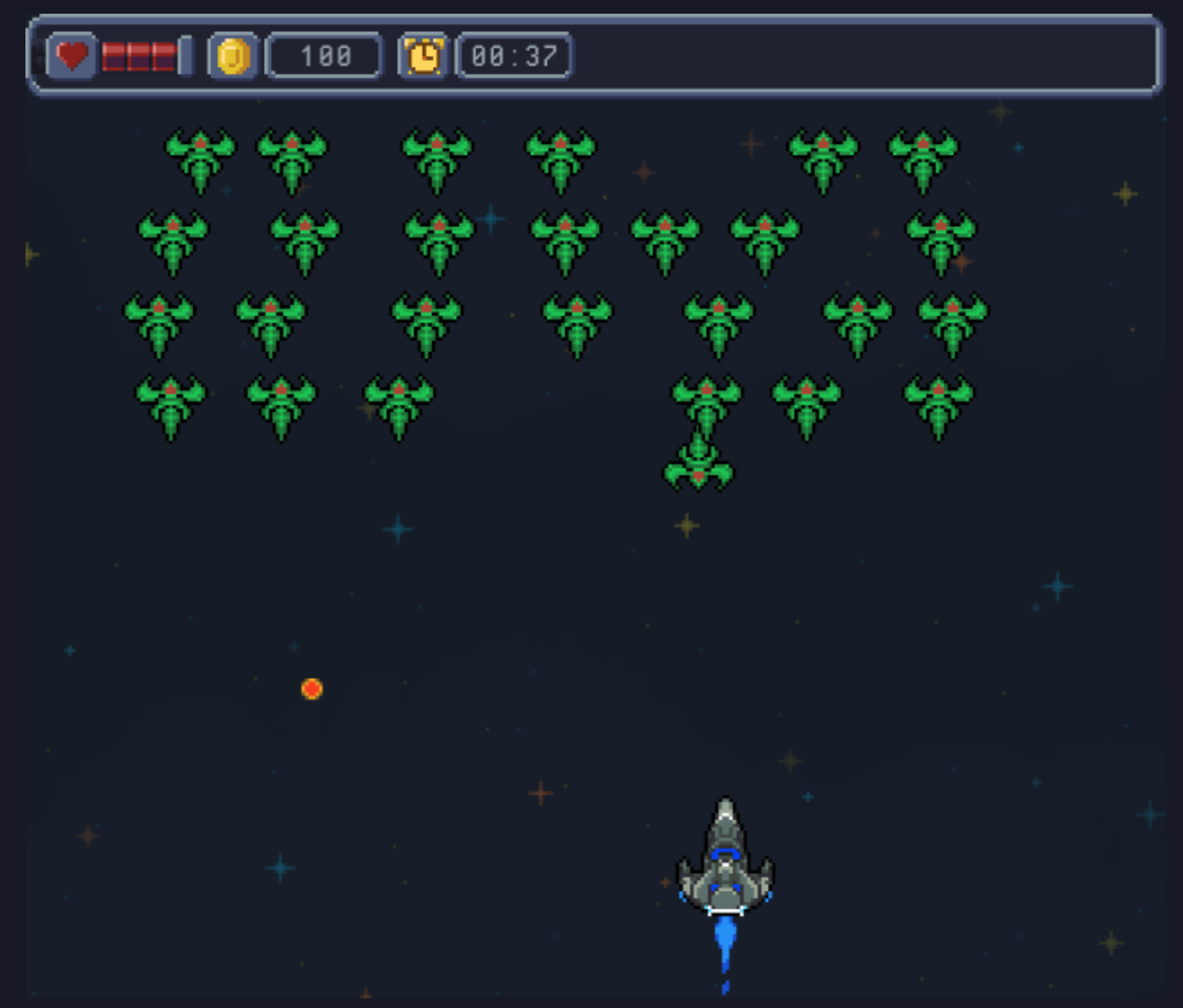Click the alarm clock icon
The width and height of the screenshot is (1183, 1008).
click(x=423, y=56)
